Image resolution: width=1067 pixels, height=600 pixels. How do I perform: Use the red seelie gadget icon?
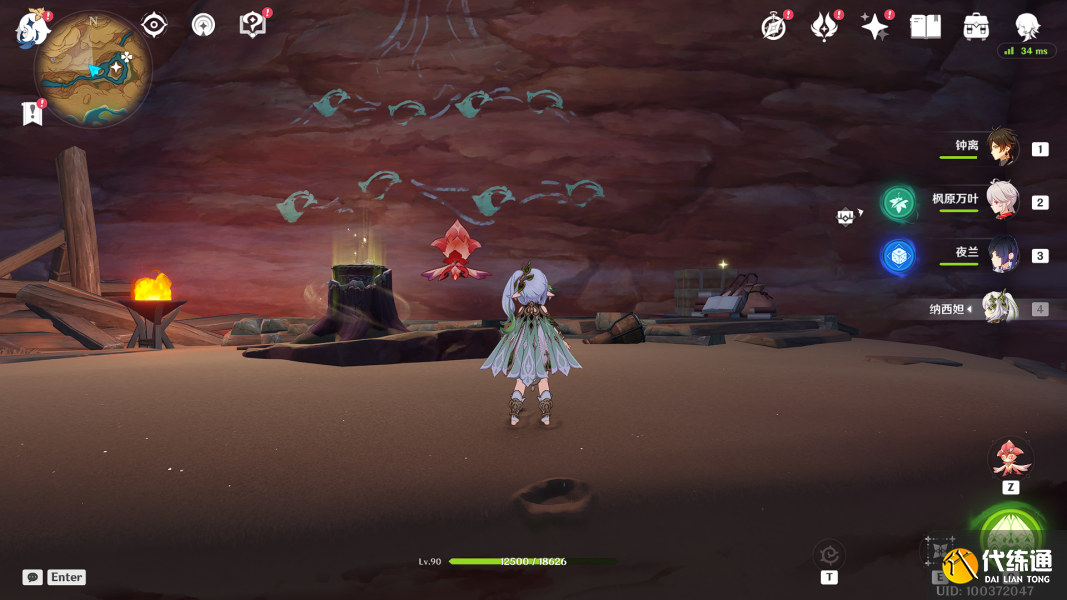(x=1010, y=459)
